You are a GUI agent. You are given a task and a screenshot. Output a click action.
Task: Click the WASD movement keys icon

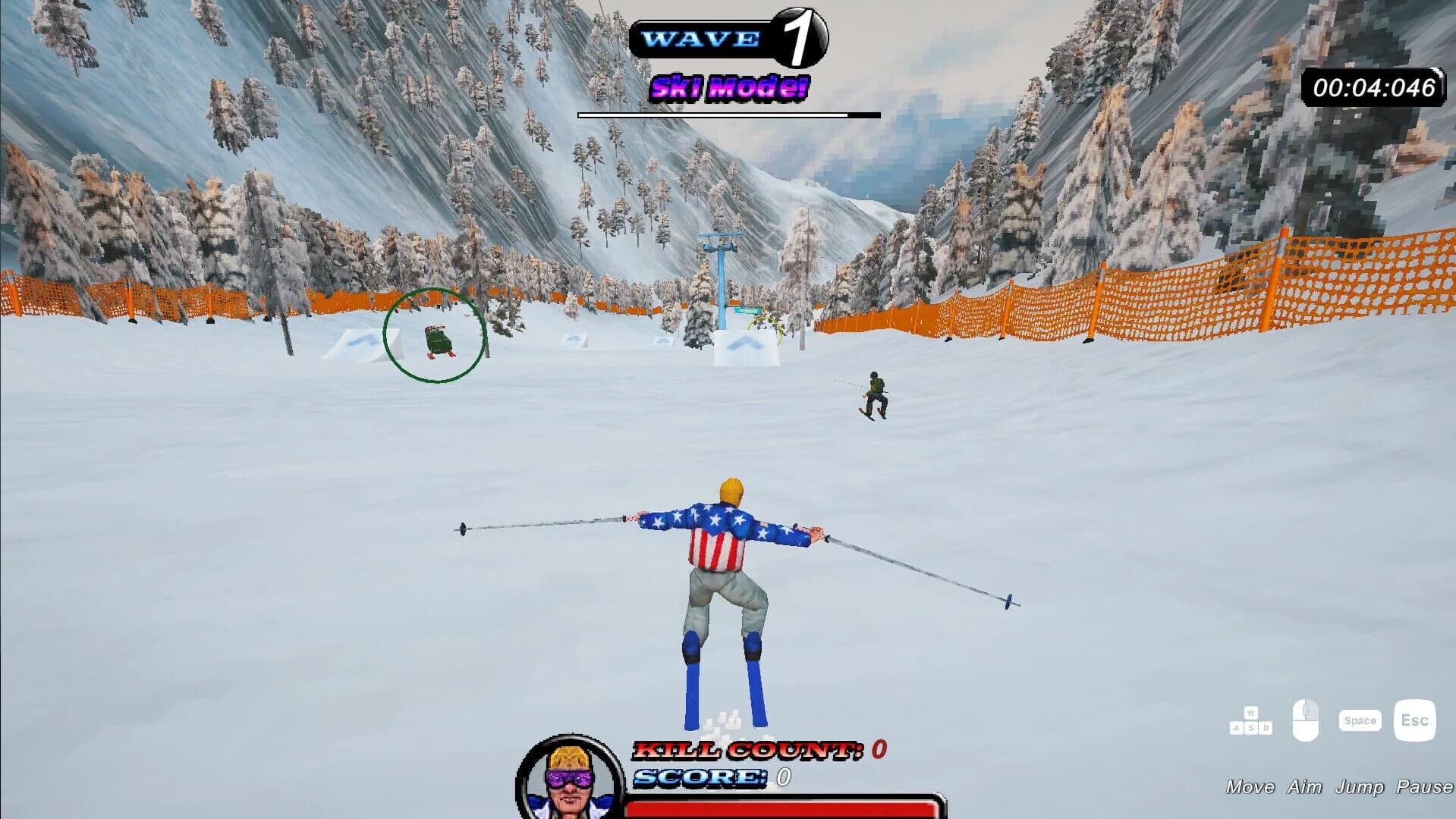pos(1250,721)
